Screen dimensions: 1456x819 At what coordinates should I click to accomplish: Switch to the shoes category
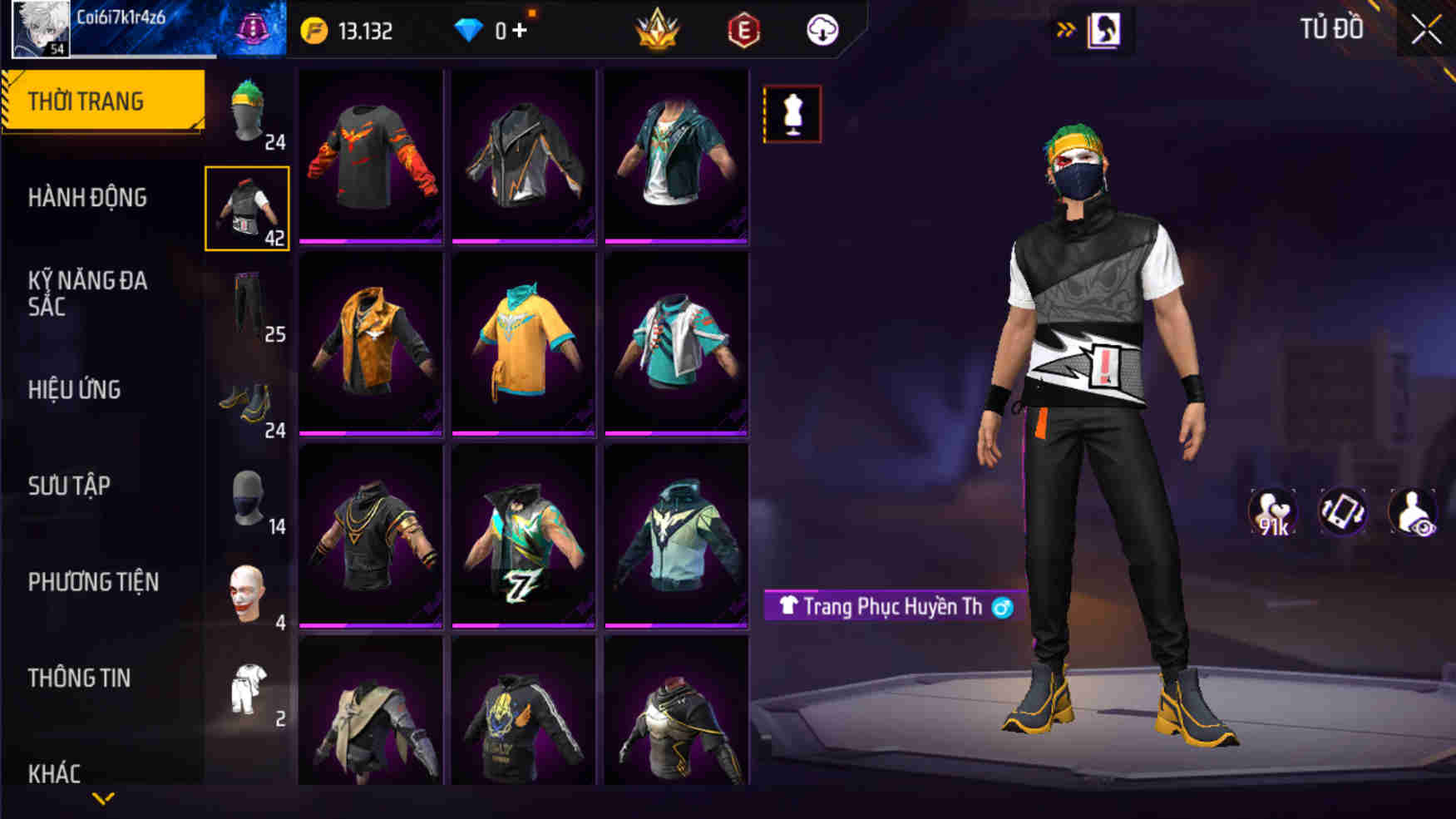[x=248, y=402]
